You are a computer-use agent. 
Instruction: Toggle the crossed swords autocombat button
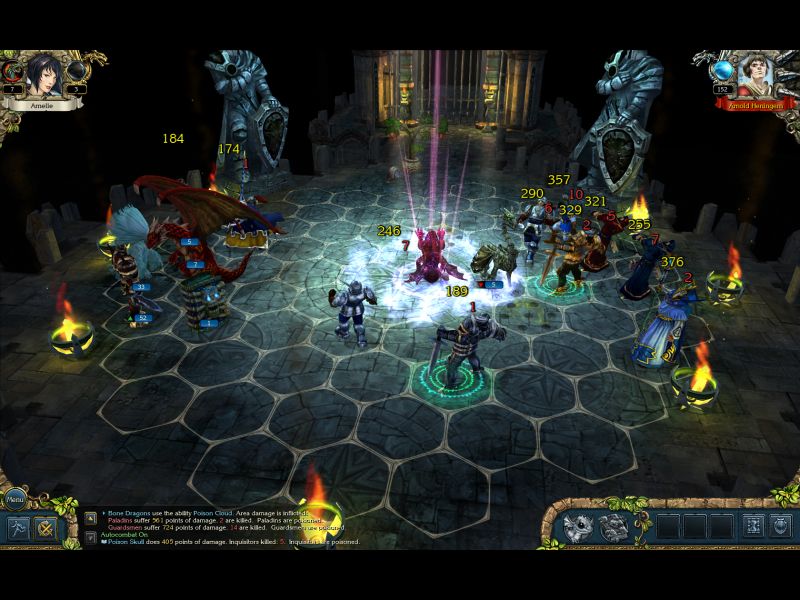coord(46,527)
